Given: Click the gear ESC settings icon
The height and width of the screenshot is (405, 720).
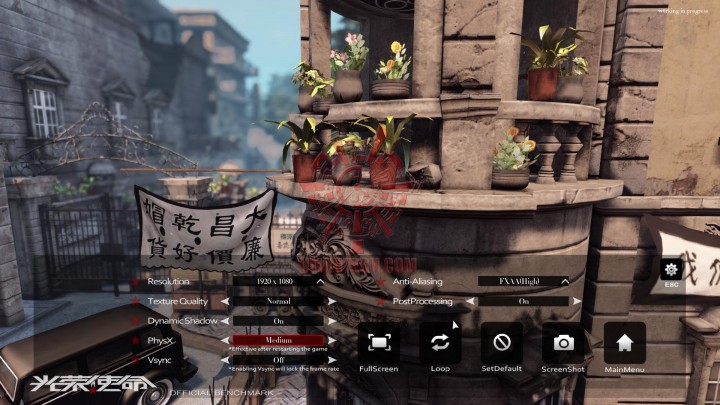Looking at the screenshot, I should (x=672, y=270).
